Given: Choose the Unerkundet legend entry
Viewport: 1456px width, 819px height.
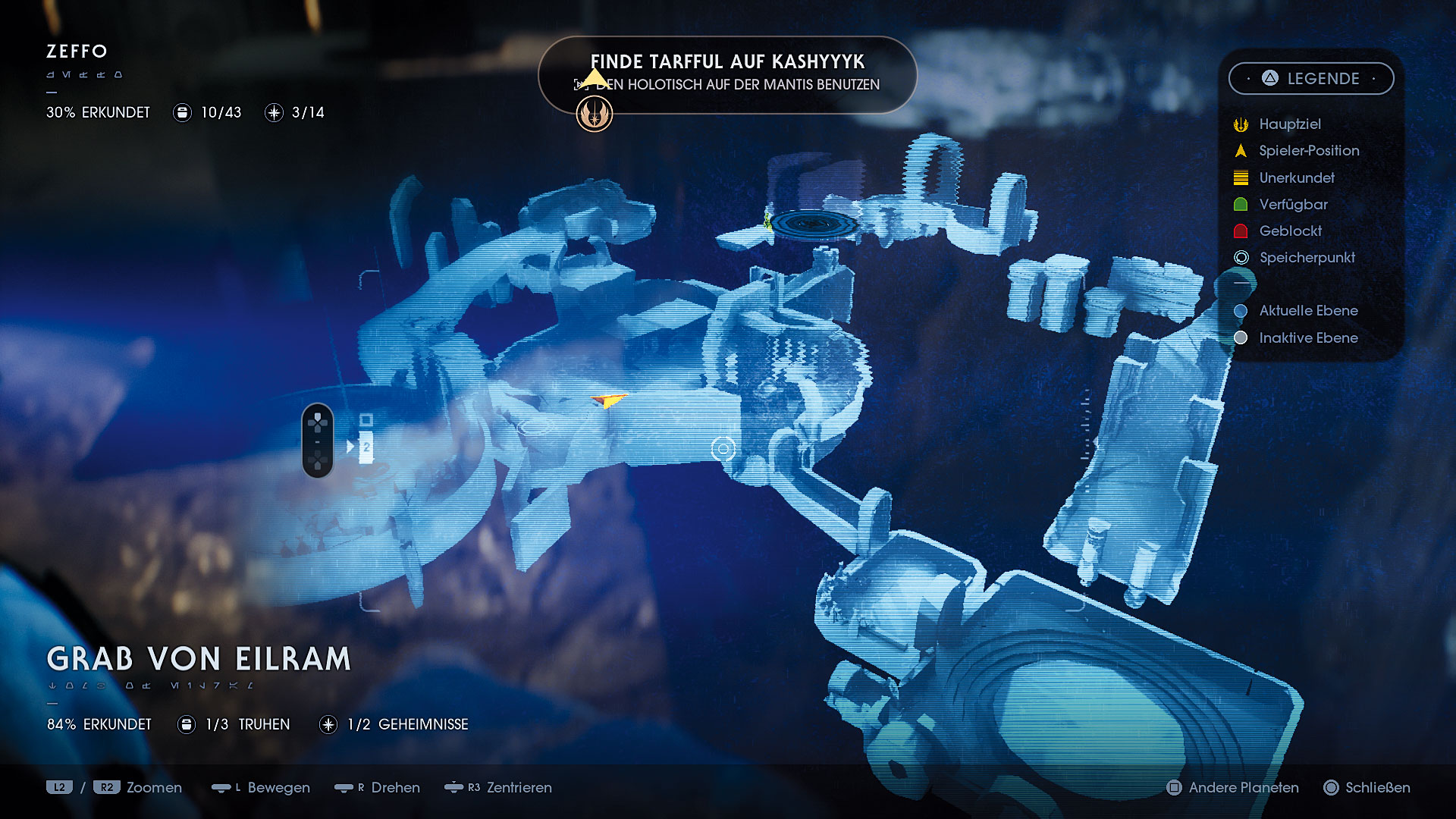Looking at the screenshot, I should pyautogui.click(x=1296, y=178).
